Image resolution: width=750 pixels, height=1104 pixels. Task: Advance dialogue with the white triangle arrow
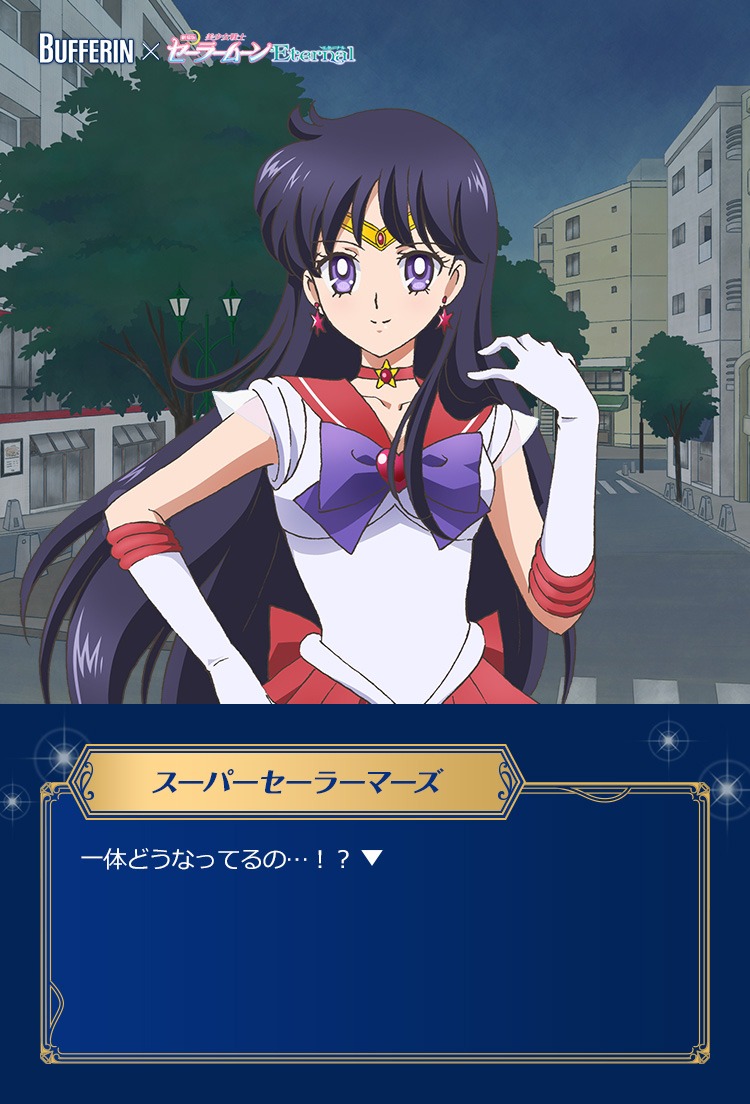click(372, 858)
